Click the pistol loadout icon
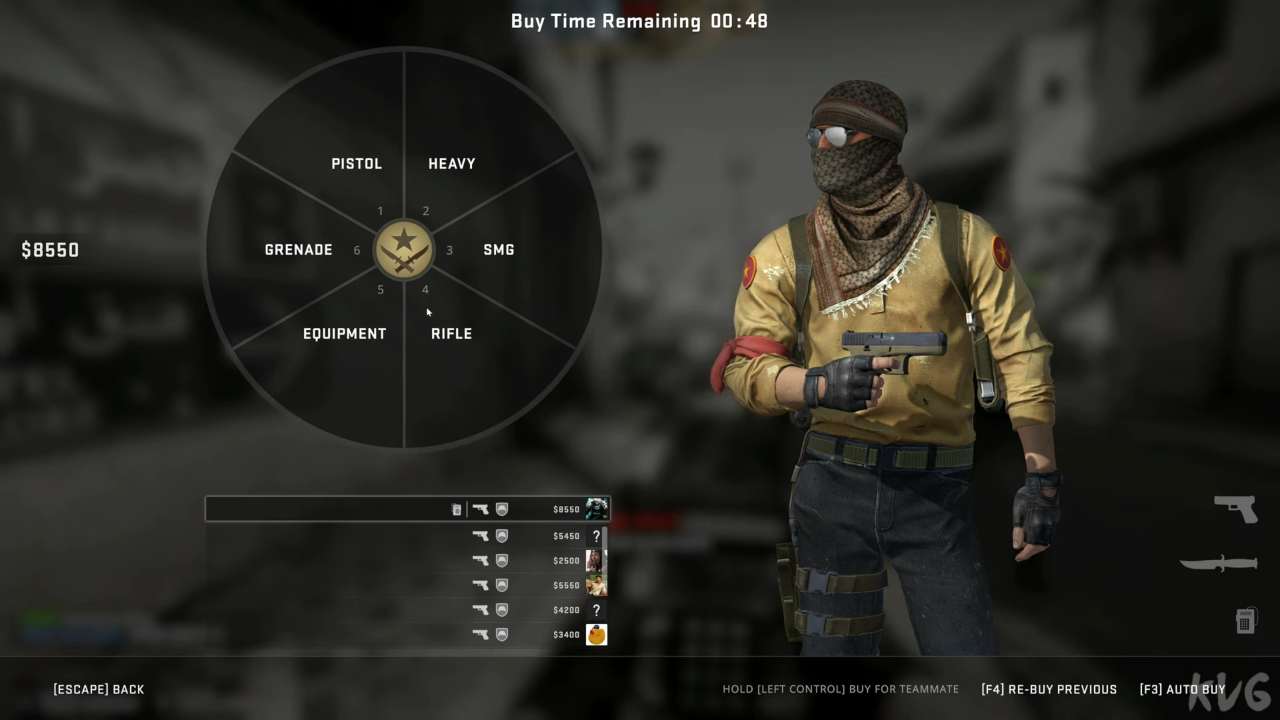 pos(1236,508)
